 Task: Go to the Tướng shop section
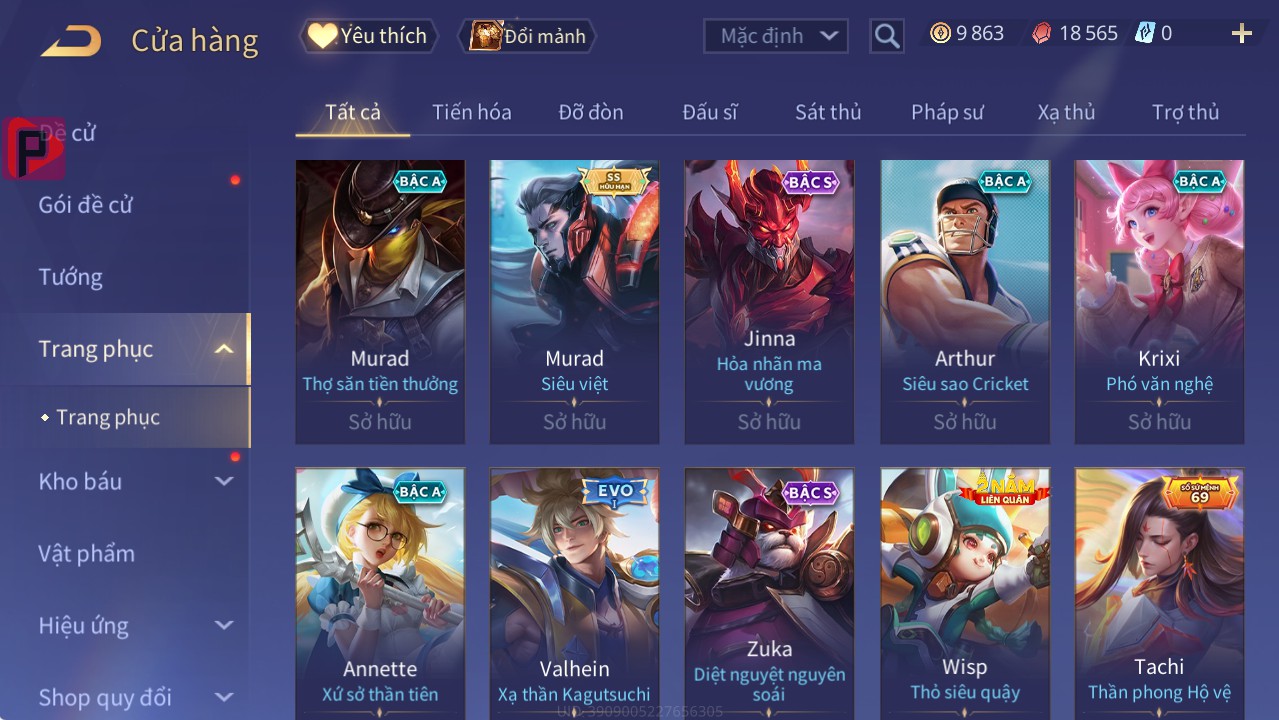(x=71, y=277)
